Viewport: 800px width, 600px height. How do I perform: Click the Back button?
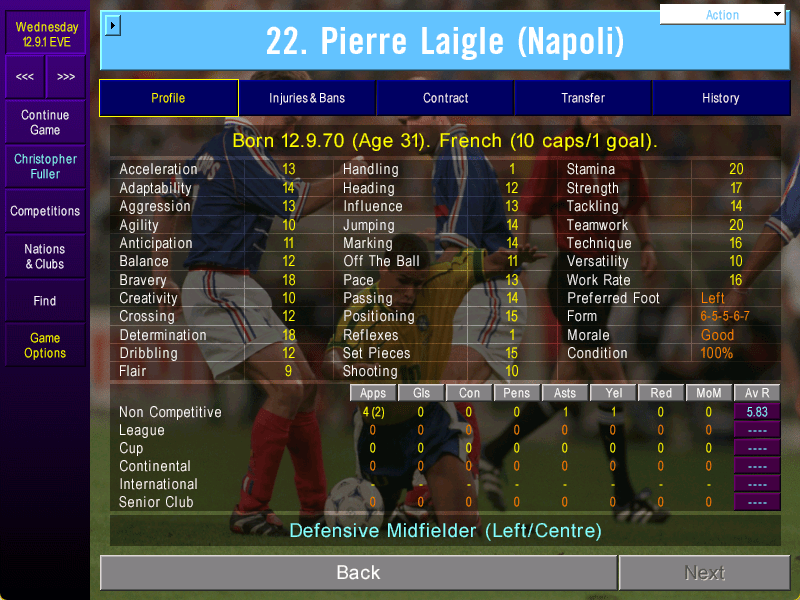(x=358, y=573)
